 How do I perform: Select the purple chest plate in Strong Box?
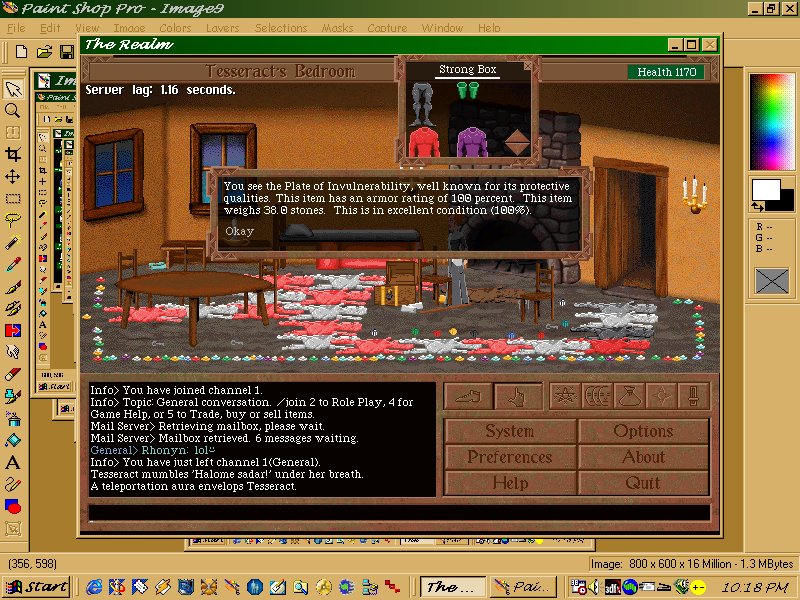point(470,141)
